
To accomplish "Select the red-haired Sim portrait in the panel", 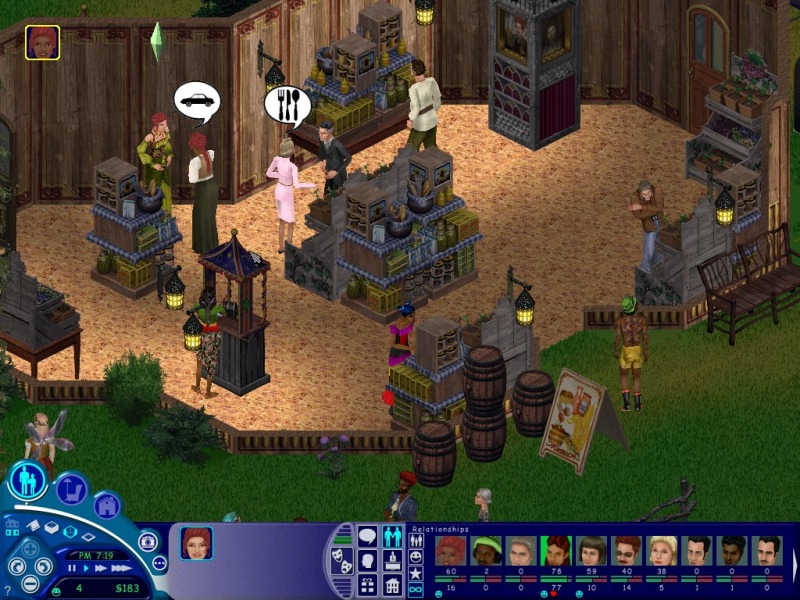I will click(196, 543).
